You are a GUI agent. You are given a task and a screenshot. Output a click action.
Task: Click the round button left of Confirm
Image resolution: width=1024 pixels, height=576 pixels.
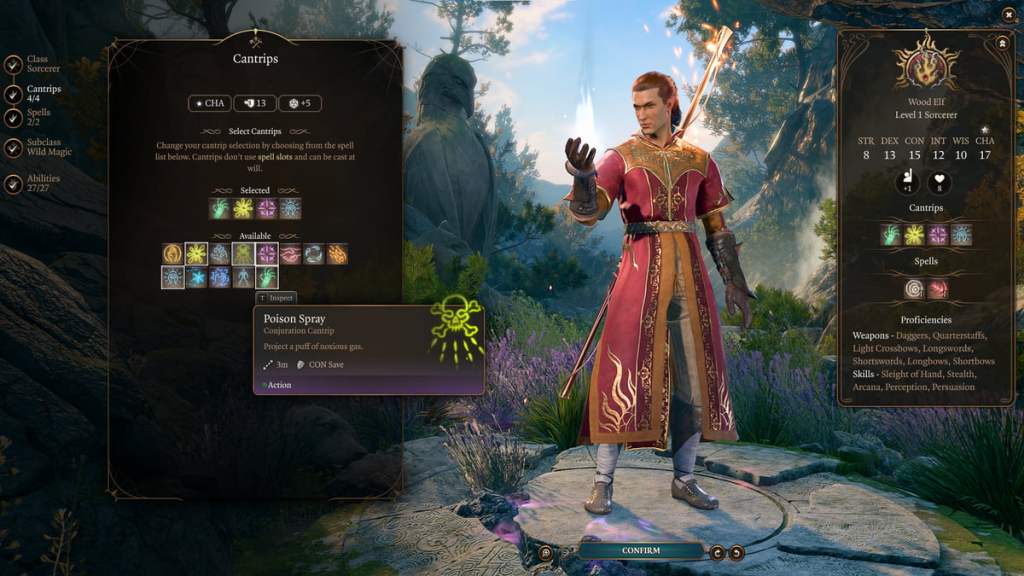point(546,551)
